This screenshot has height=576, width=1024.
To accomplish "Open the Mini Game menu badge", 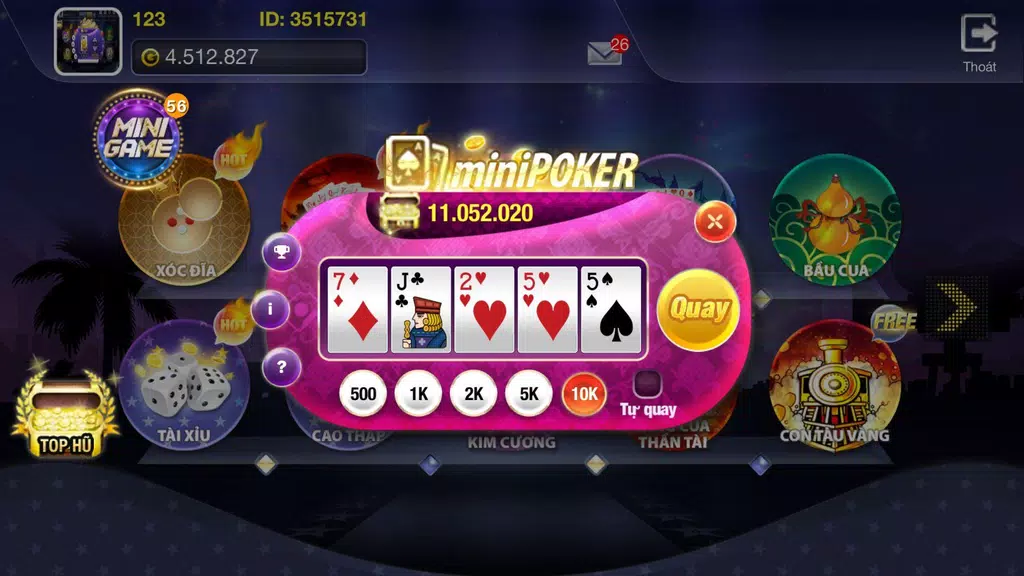I will coord(139,140).
